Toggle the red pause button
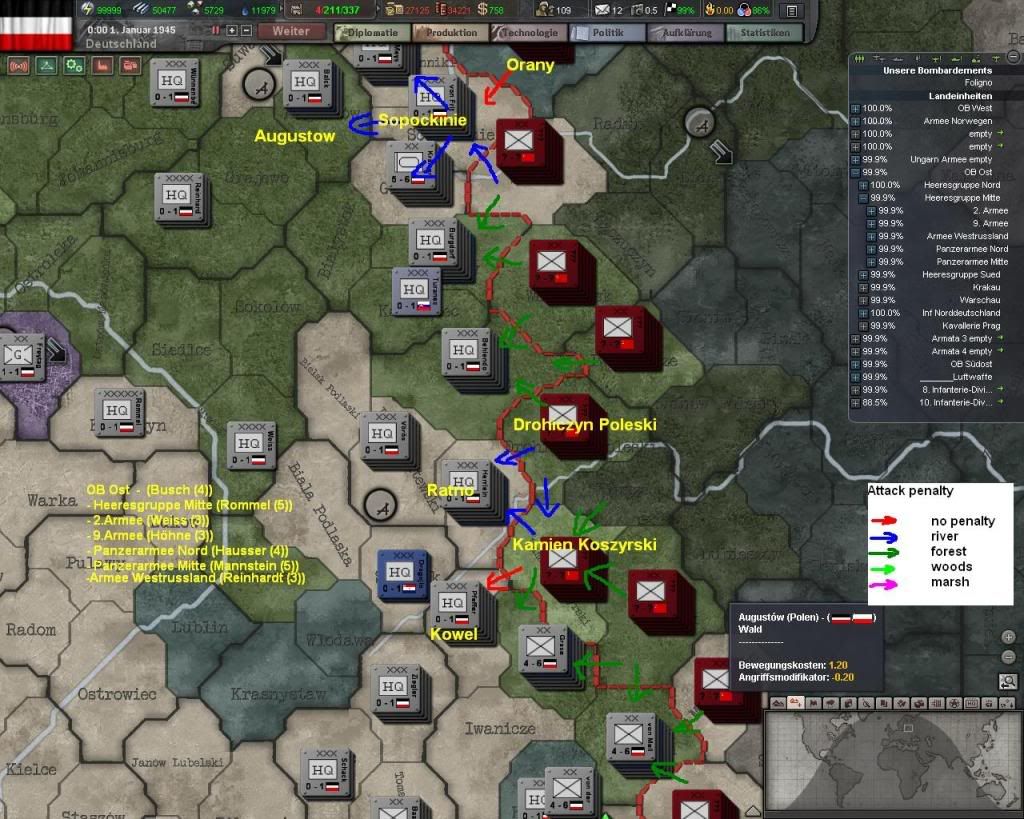This screenshot has height=819, width=1024. pos(215,31)
